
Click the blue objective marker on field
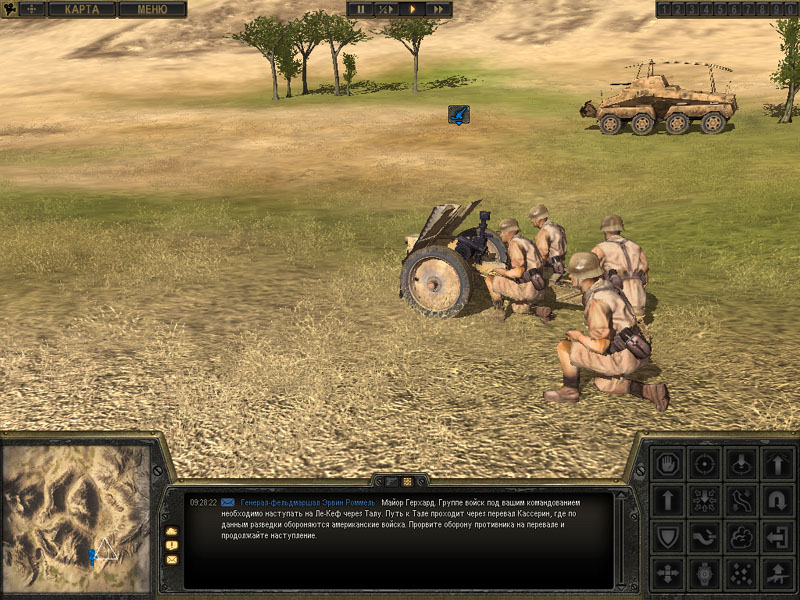tap(458, 116)
